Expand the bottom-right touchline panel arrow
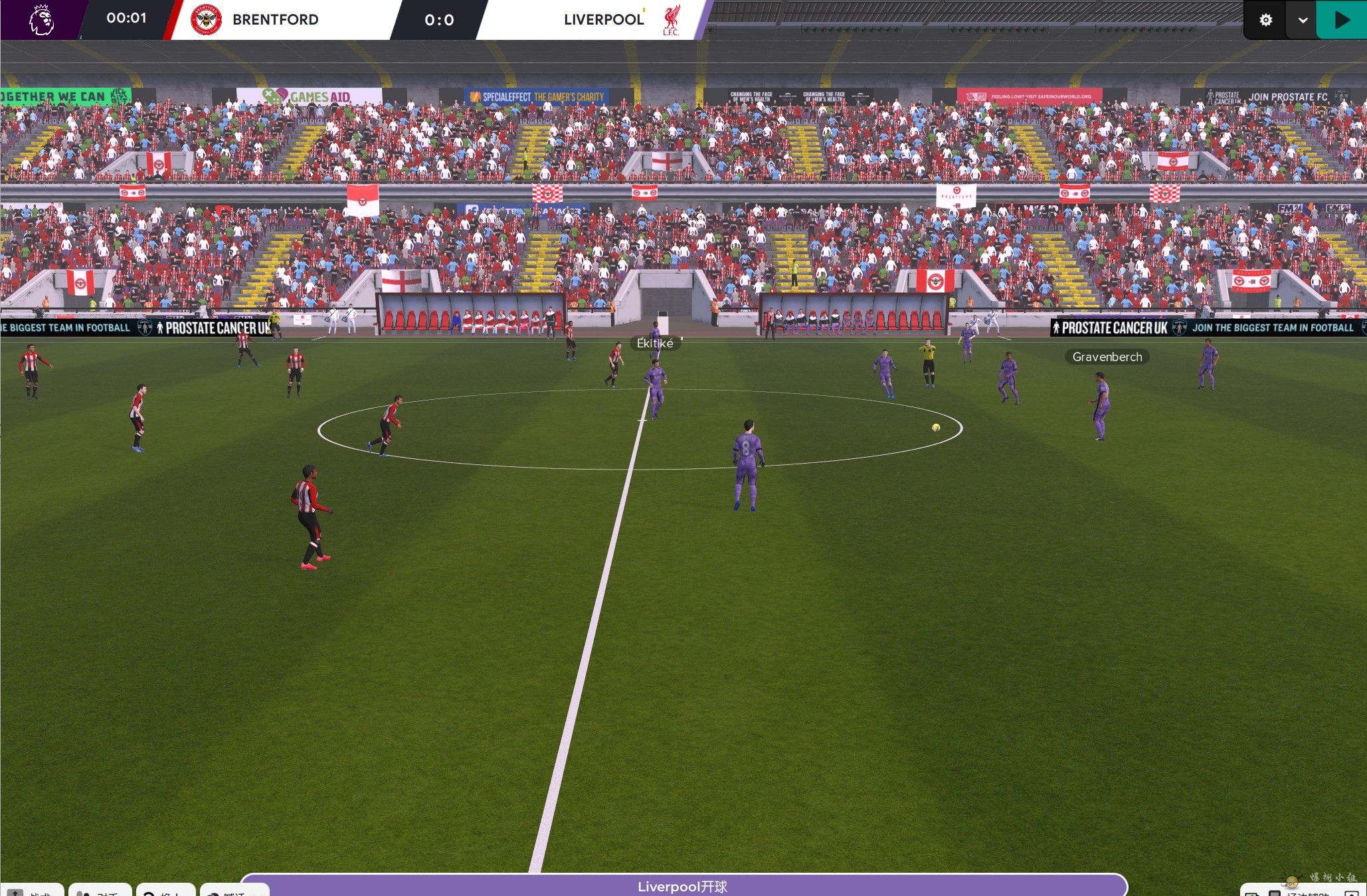This screenshot has height=896, width=1367. pyautogui.click(x=1351, y=893)
